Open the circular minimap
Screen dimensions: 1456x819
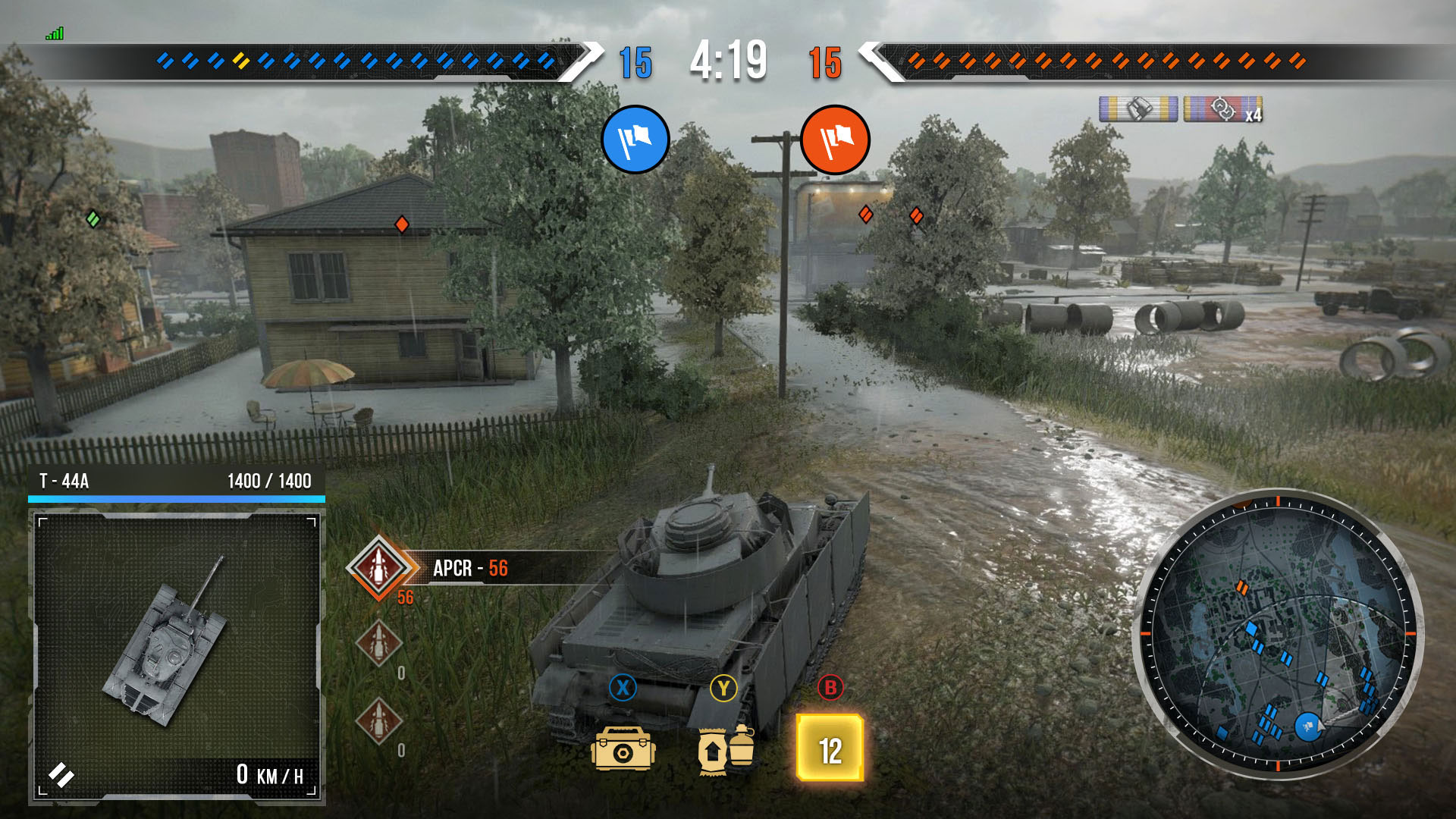pyautogui.click(x=1278, y=635)
